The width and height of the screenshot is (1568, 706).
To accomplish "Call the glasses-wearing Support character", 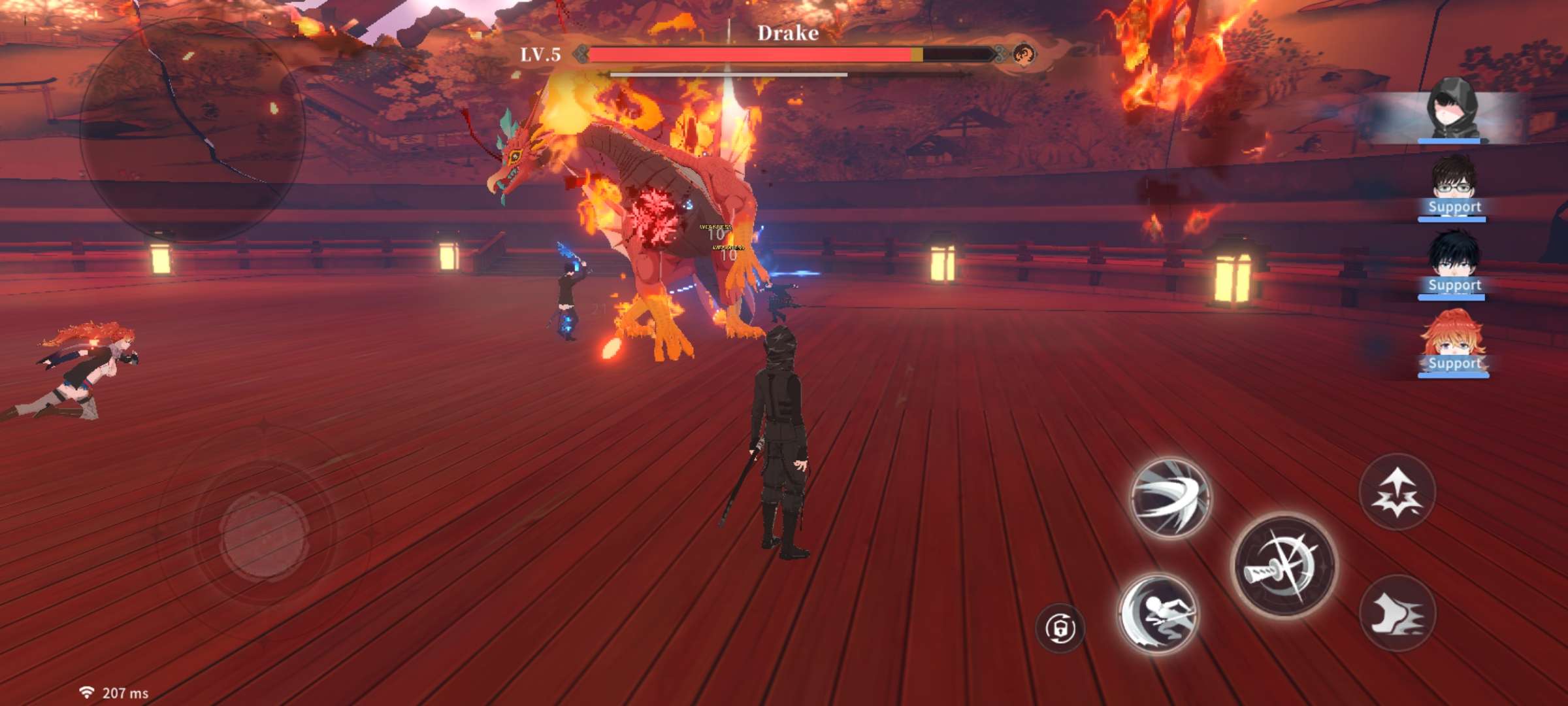I will (1453, 188).
